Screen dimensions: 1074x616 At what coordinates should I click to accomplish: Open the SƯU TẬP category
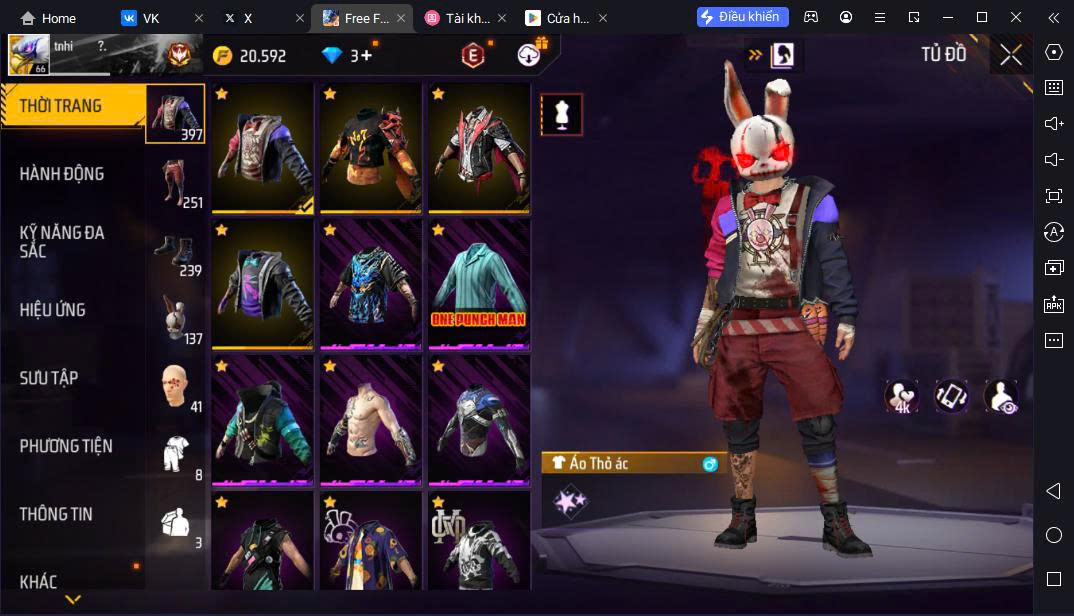pyautogui.click(x=50, y=378)
